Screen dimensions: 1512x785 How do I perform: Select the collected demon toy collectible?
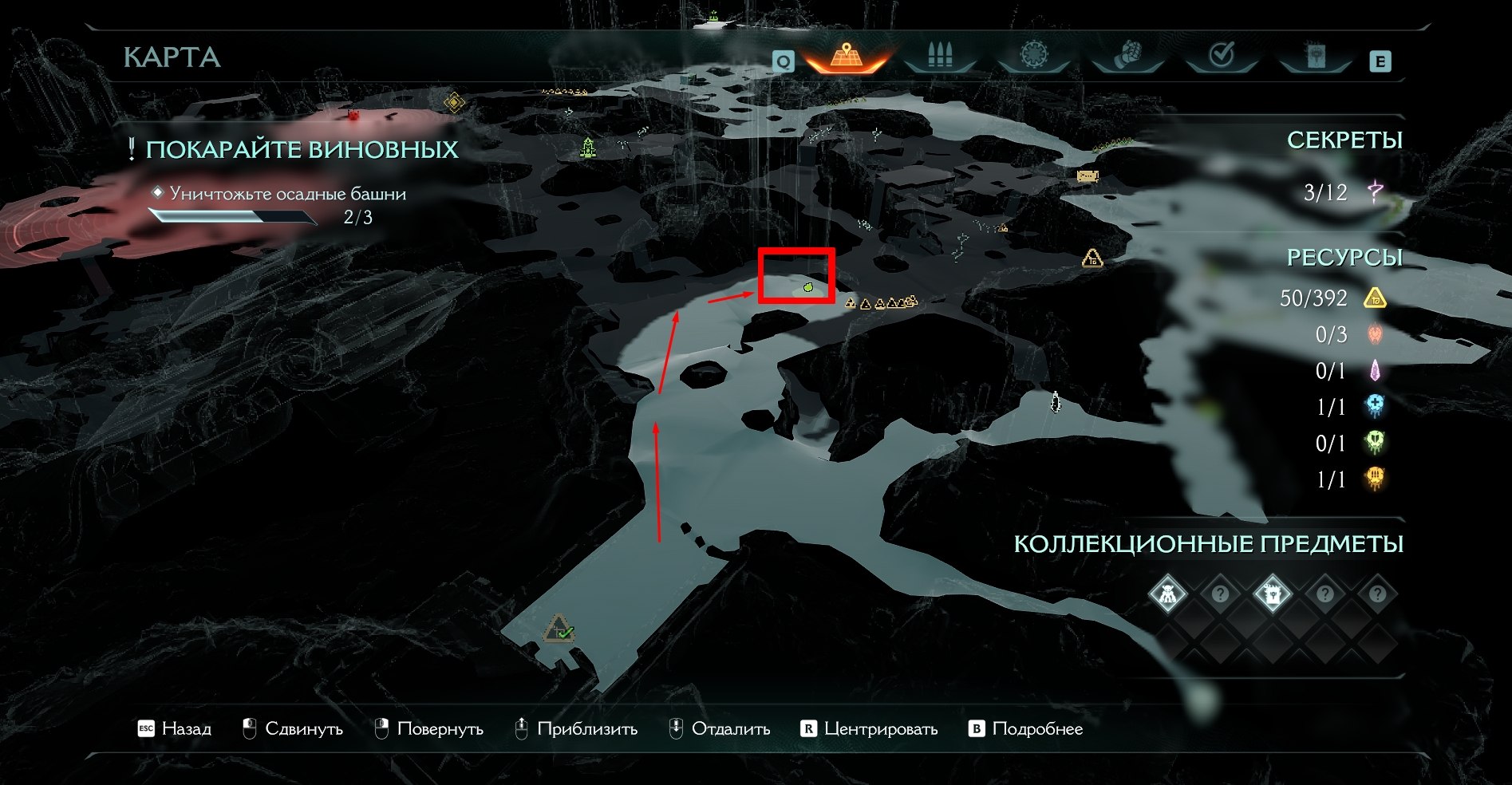point(1167,594)
